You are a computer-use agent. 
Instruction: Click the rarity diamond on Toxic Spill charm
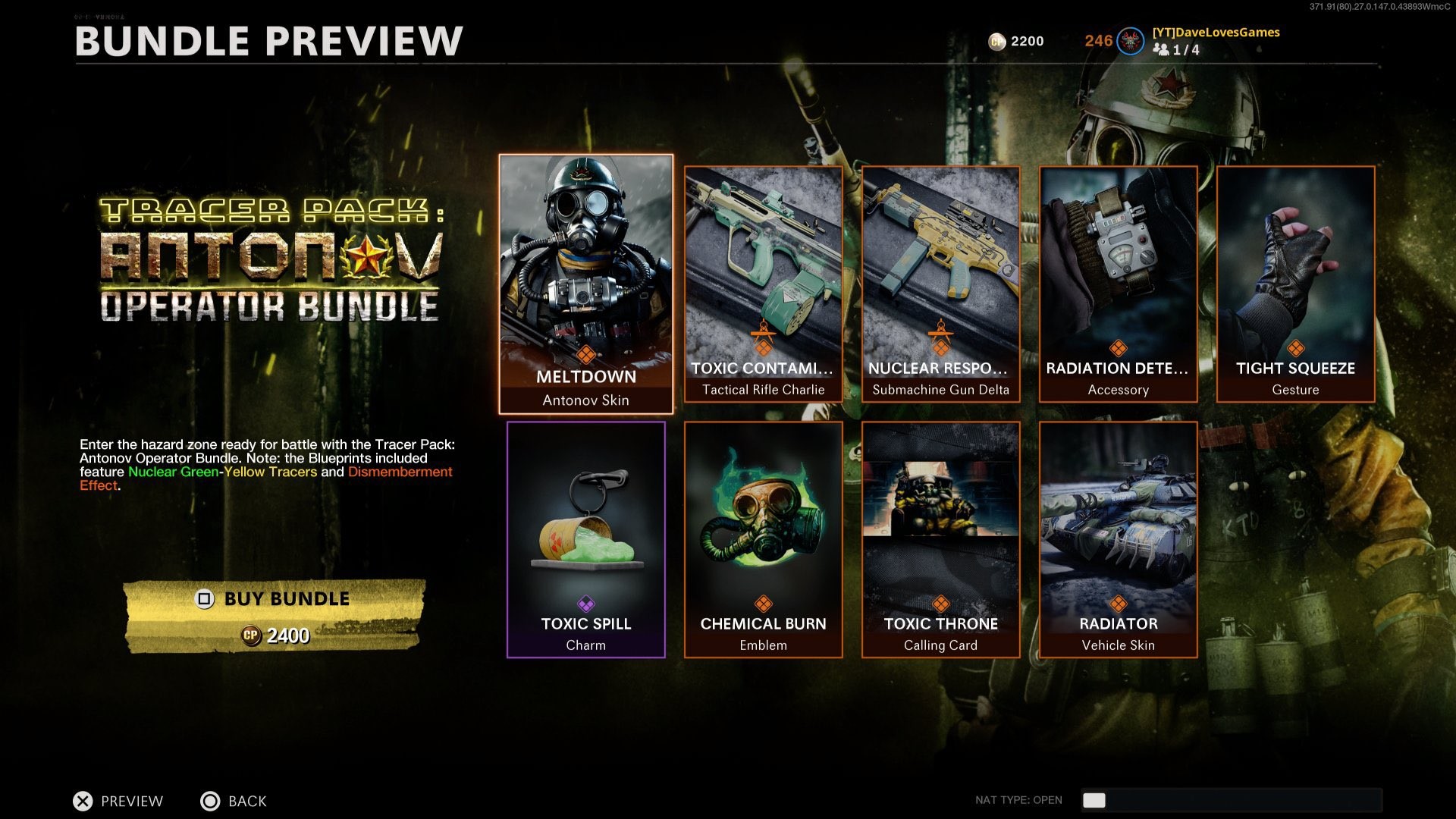[x=585, y=604]
